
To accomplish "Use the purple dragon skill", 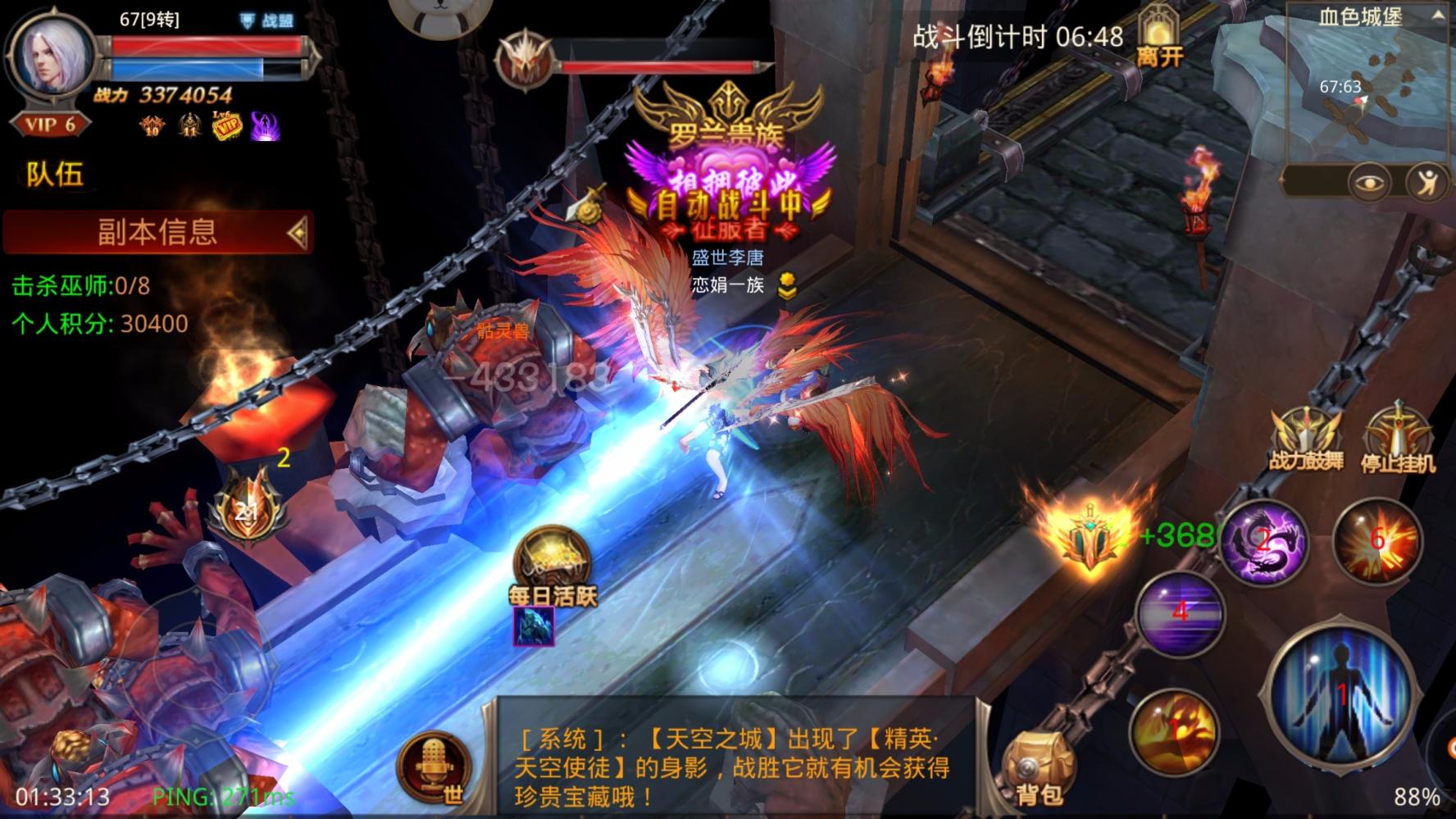I will coord(1263,541).
